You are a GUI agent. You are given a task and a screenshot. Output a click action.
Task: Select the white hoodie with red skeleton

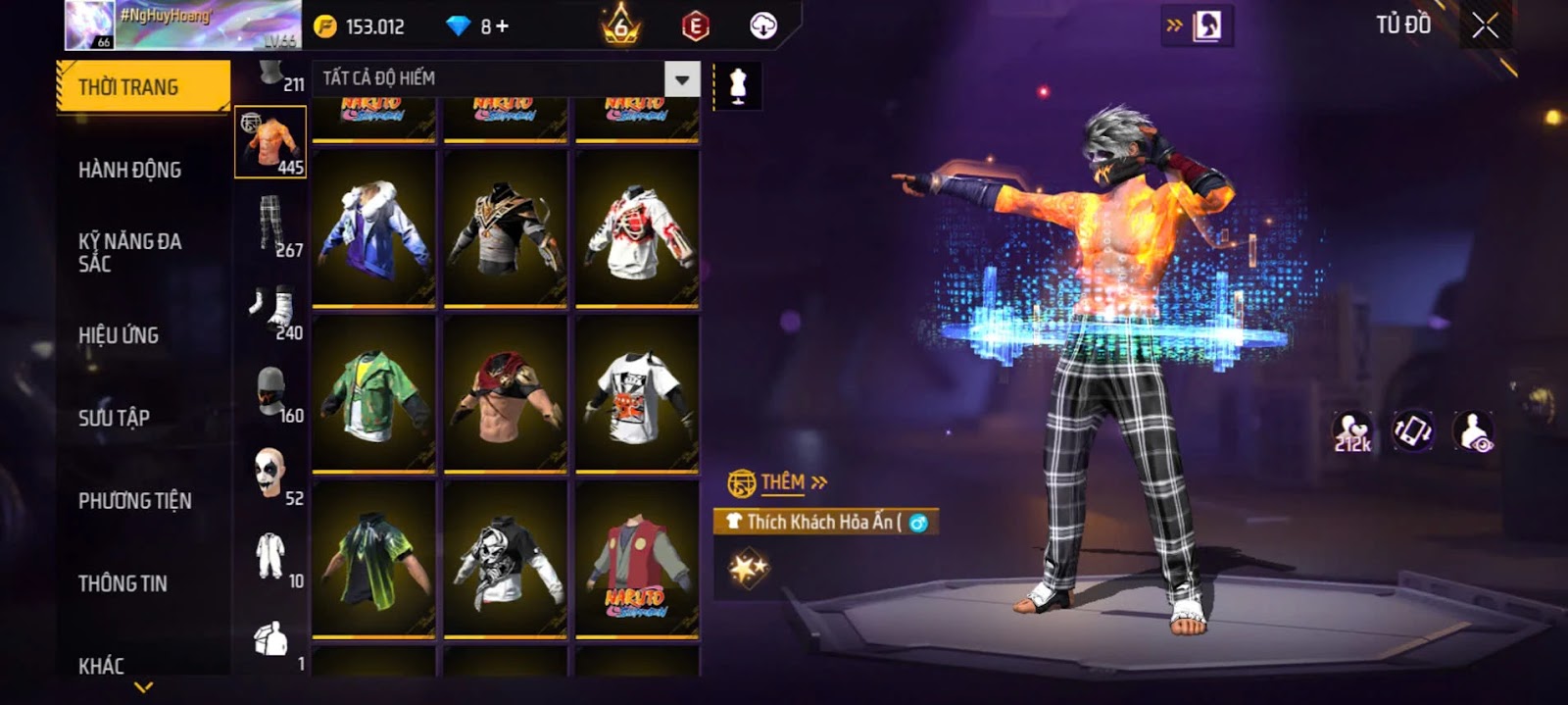click(x=637, y=229)
